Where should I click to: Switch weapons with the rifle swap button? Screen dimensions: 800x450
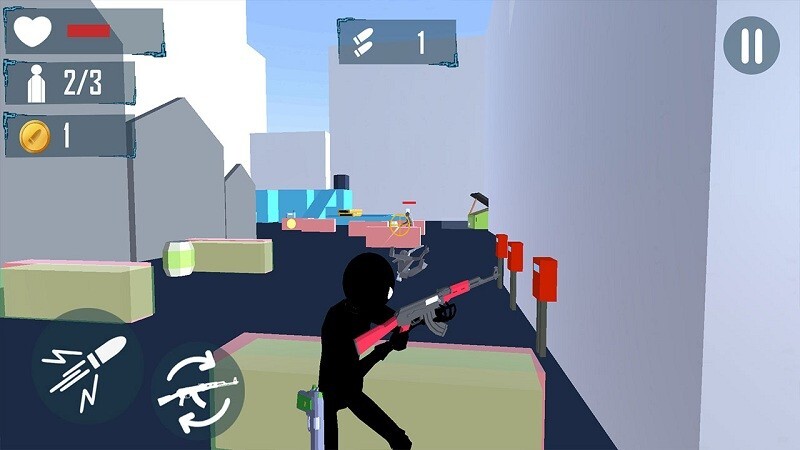click(199, 388)
